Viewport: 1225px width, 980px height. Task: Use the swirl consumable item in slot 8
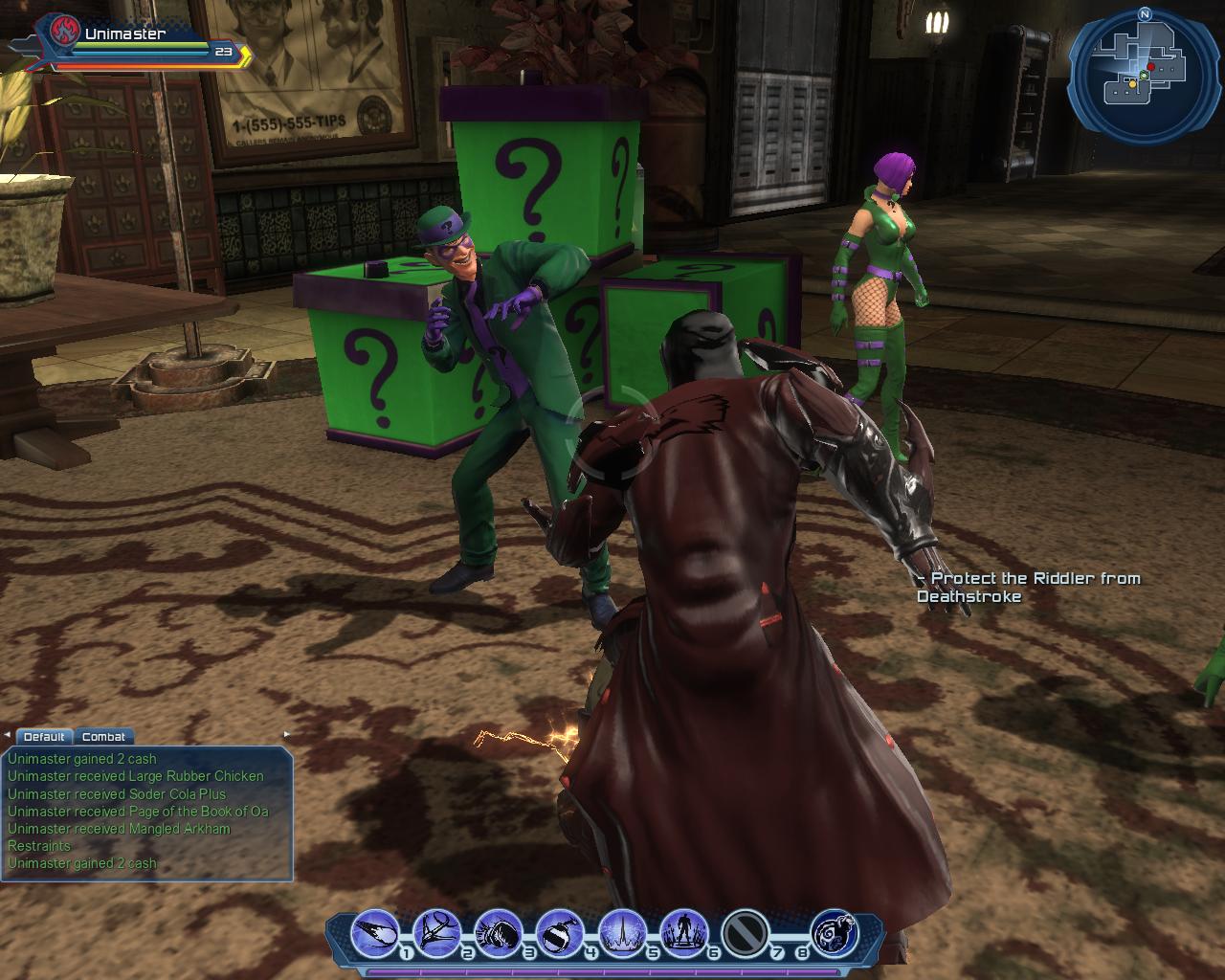(x=834, y=933)
